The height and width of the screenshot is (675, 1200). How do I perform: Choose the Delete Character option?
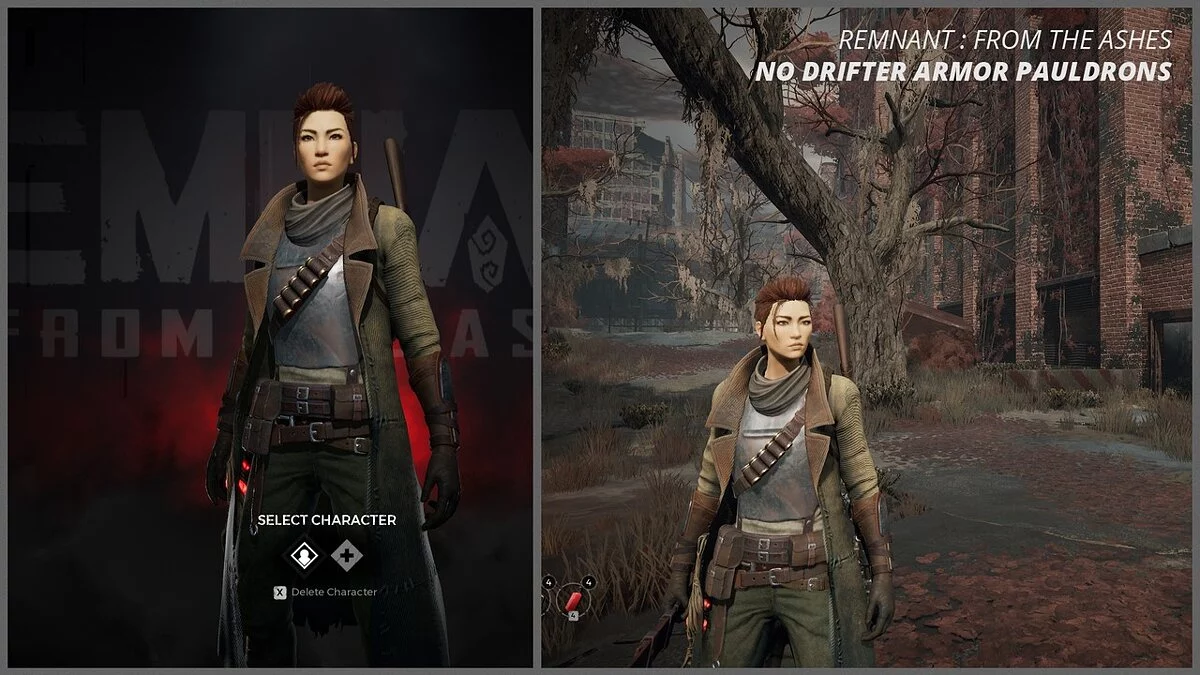pos(326,592)
